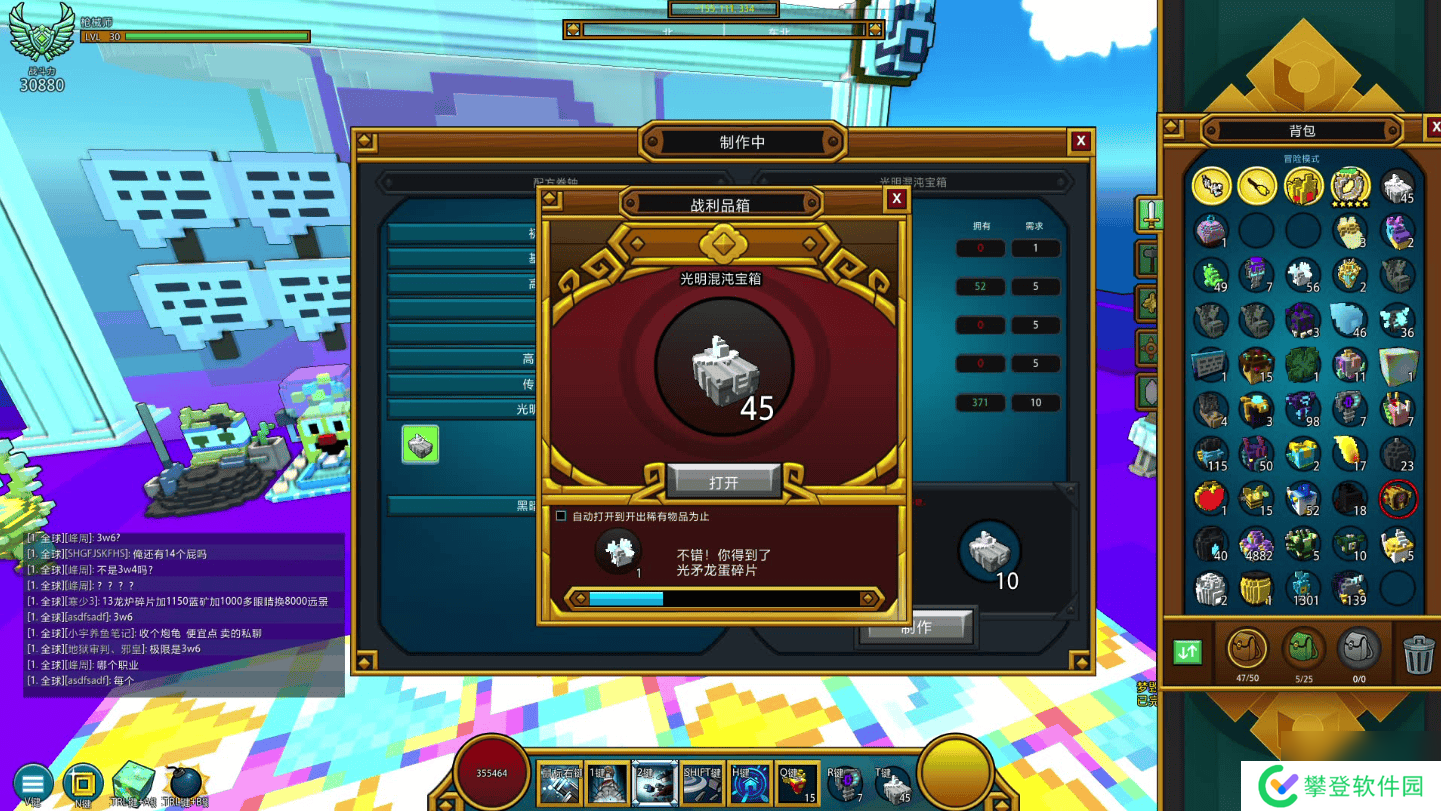Select the yellow feather inventory item
This screenshot has width=1441, height=811.
[1349, 451]
